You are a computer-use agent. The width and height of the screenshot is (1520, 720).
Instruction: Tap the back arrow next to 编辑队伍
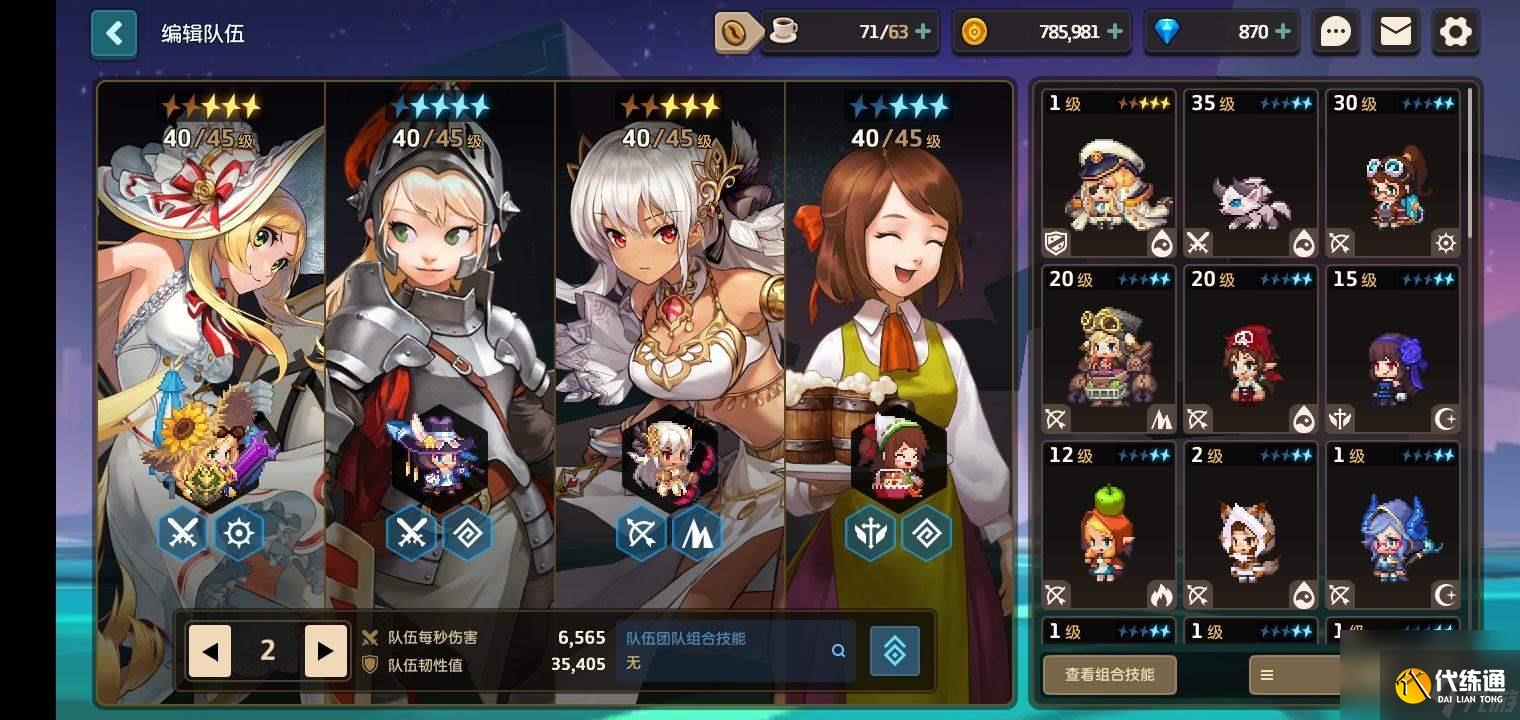[114, 33]
